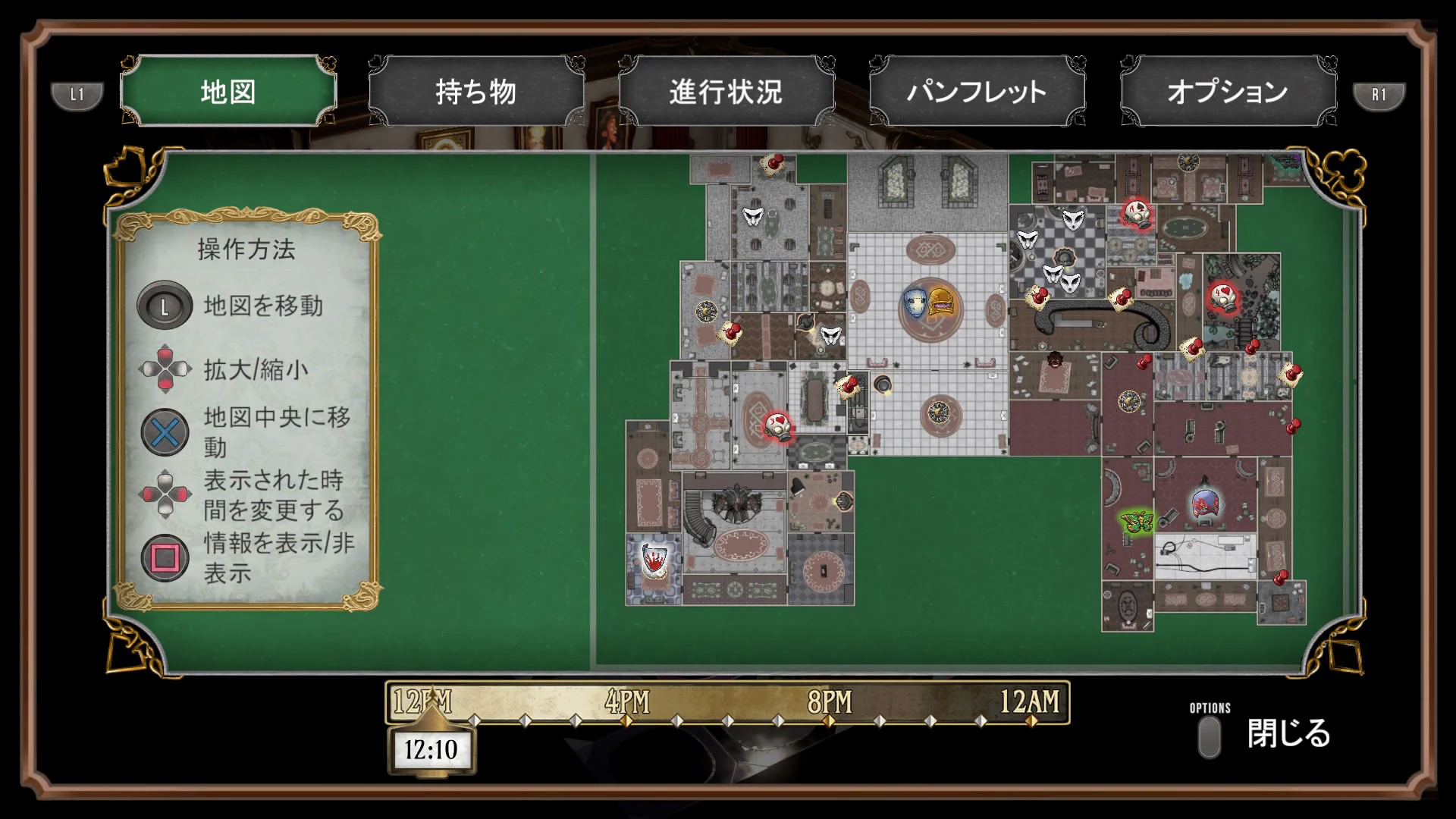Click 閉じる to close the map
The height and width of the screenshot is (819, 1456).
point(1288,734)
